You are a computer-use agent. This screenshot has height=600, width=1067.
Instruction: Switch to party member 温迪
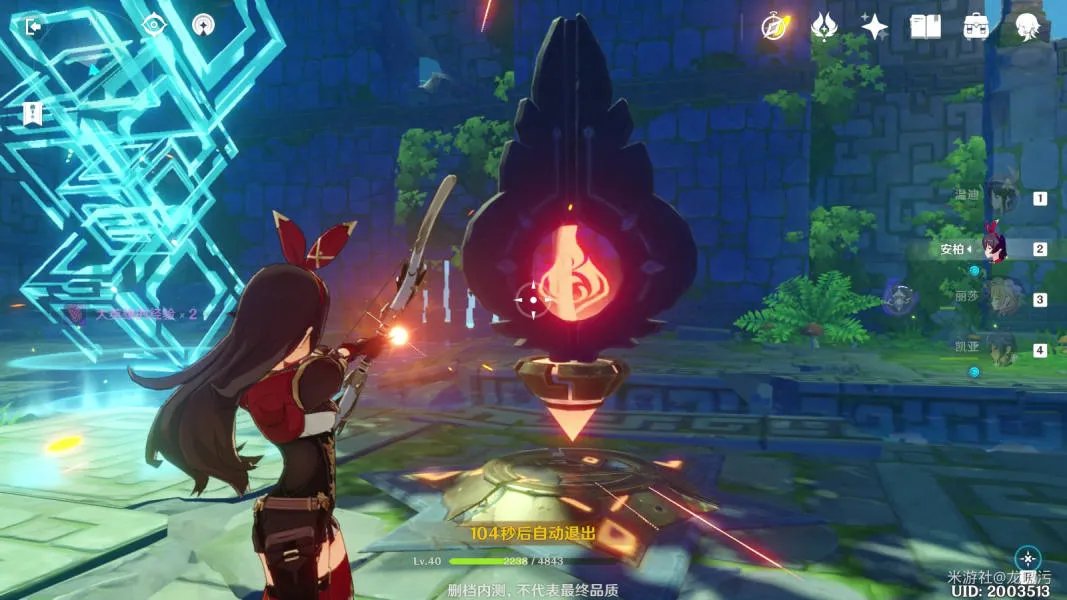tap(999, 197)
